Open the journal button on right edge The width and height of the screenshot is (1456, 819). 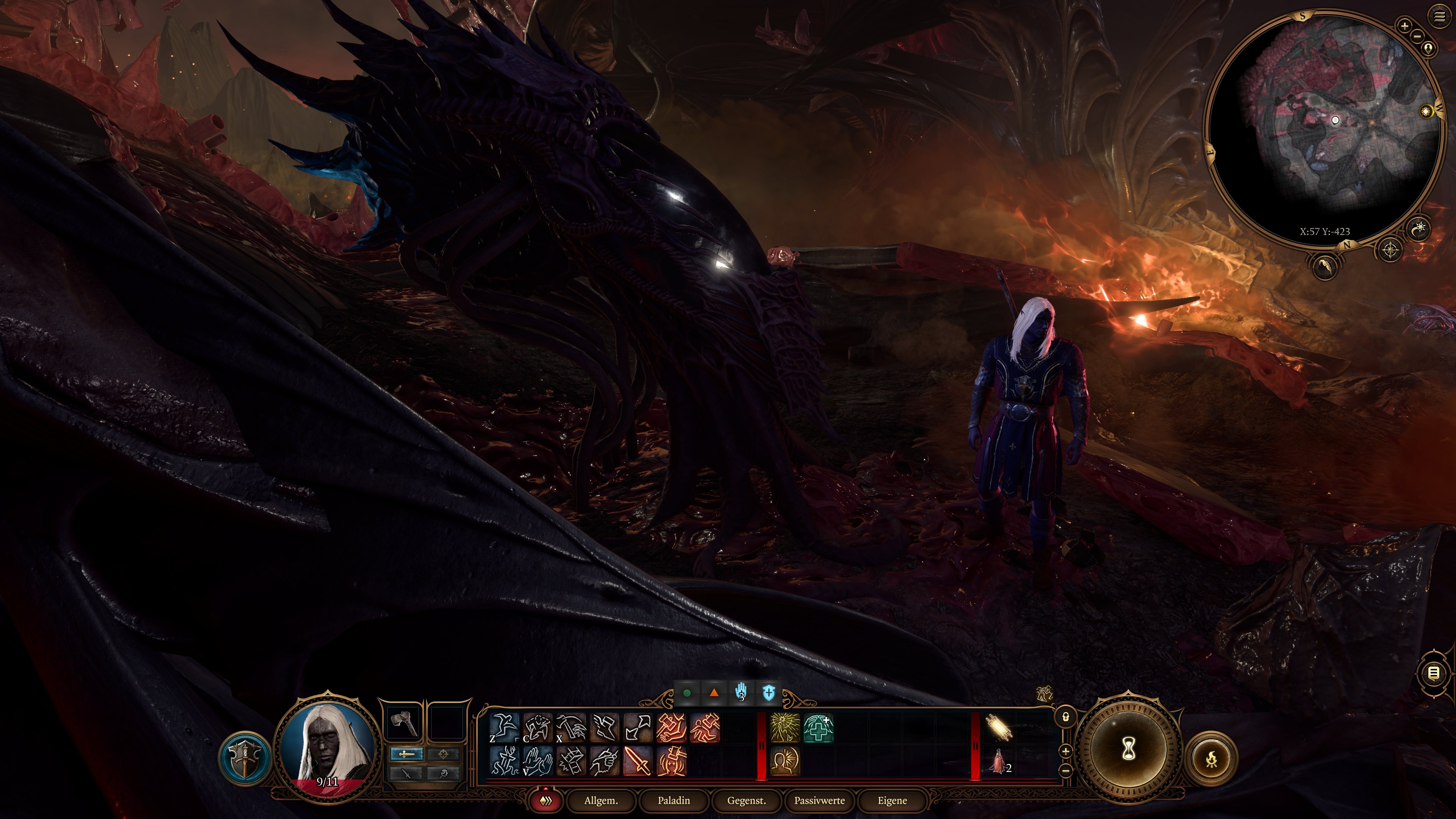[x=1433, y=673]
